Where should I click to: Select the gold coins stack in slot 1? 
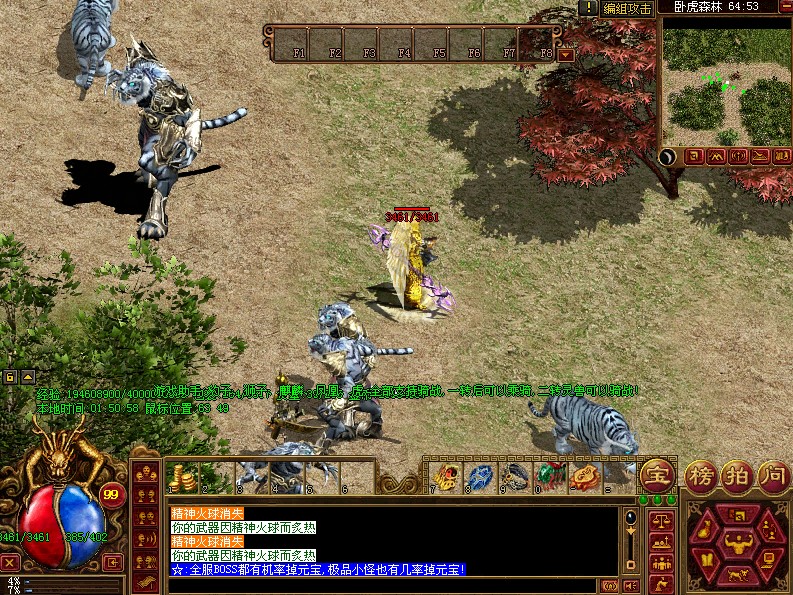pos(182,476)
